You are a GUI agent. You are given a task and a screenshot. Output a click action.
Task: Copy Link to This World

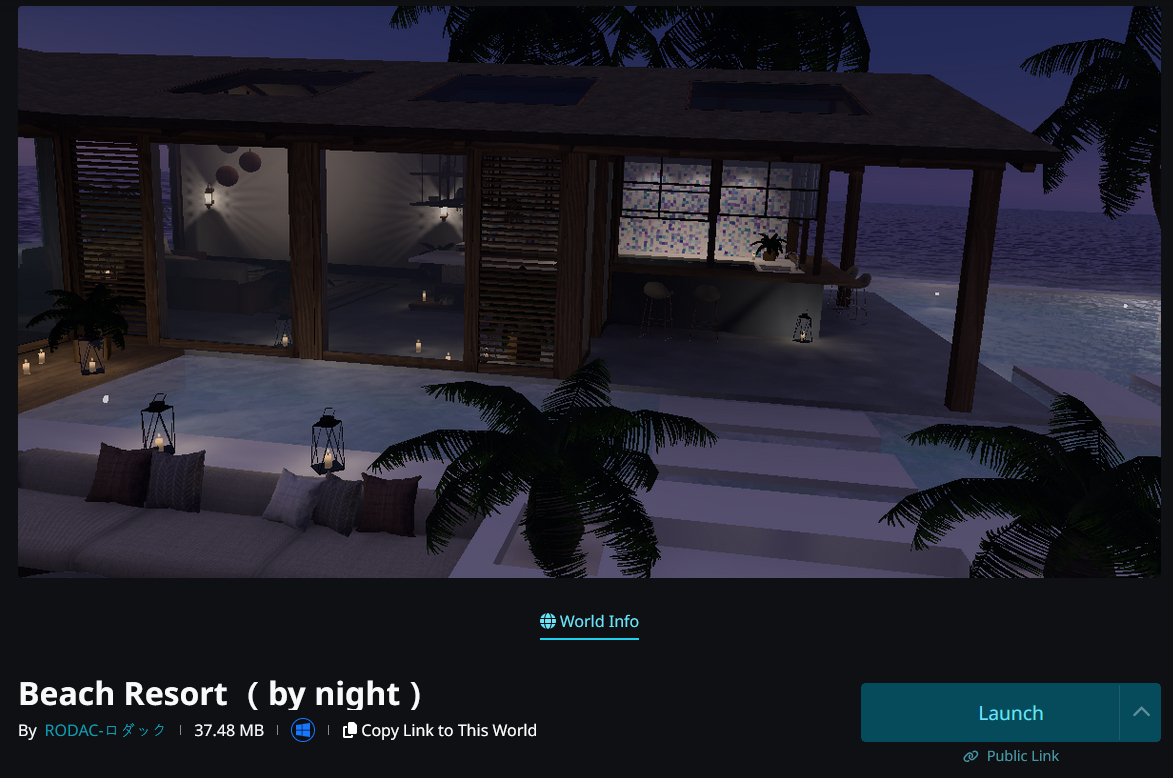pos(439,730)
